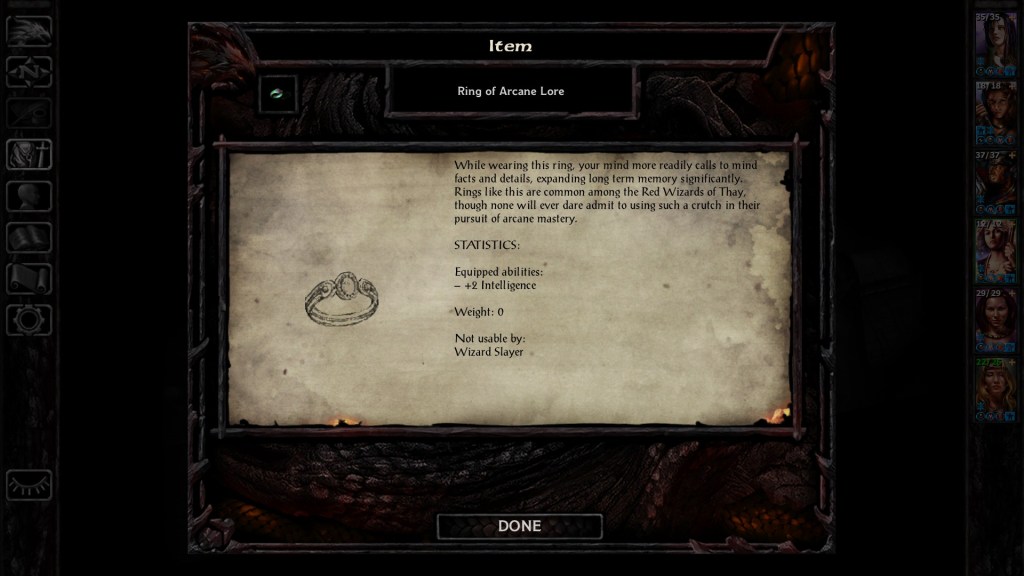Return to game via dragon icon
Viewport: 1024px width, 576px height.
coord(29,31)
